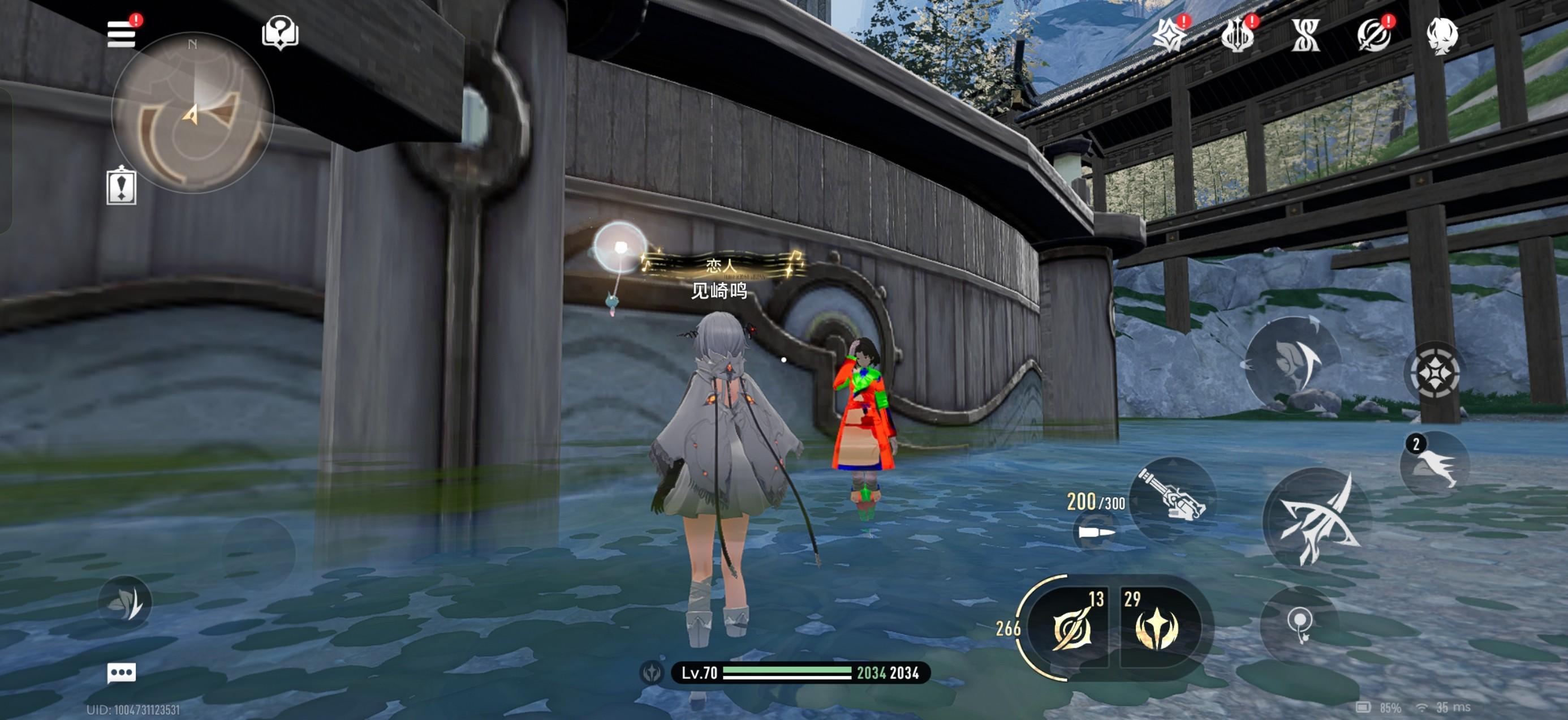Open the trident-shaped icon in top bar
1568x720 pixels.
(1238, 35)
